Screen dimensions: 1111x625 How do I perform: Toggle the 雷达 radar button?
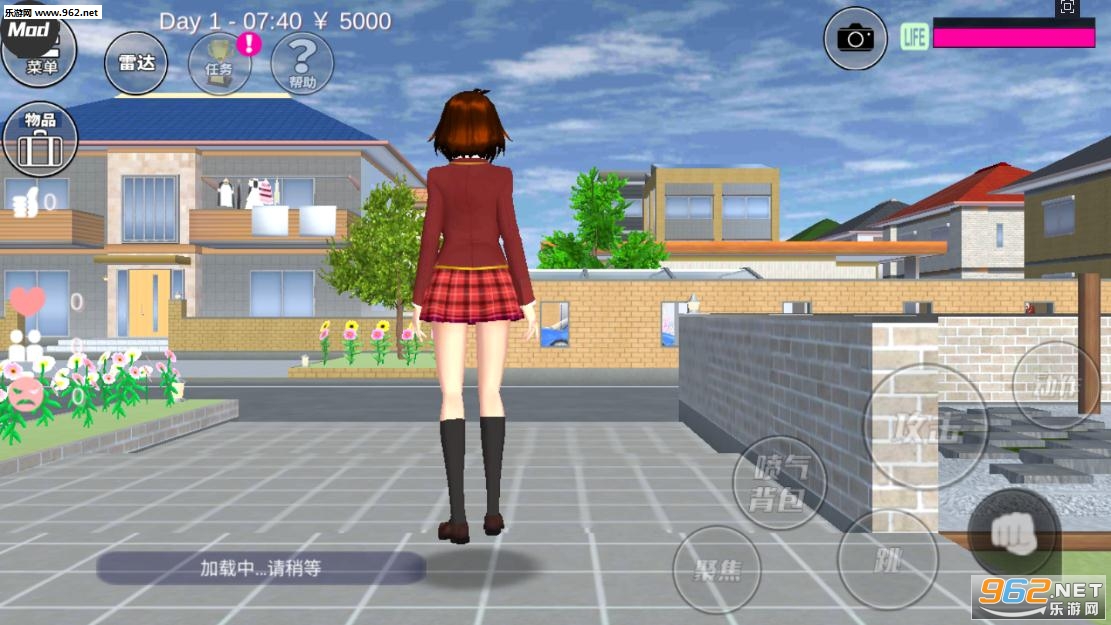136,62
